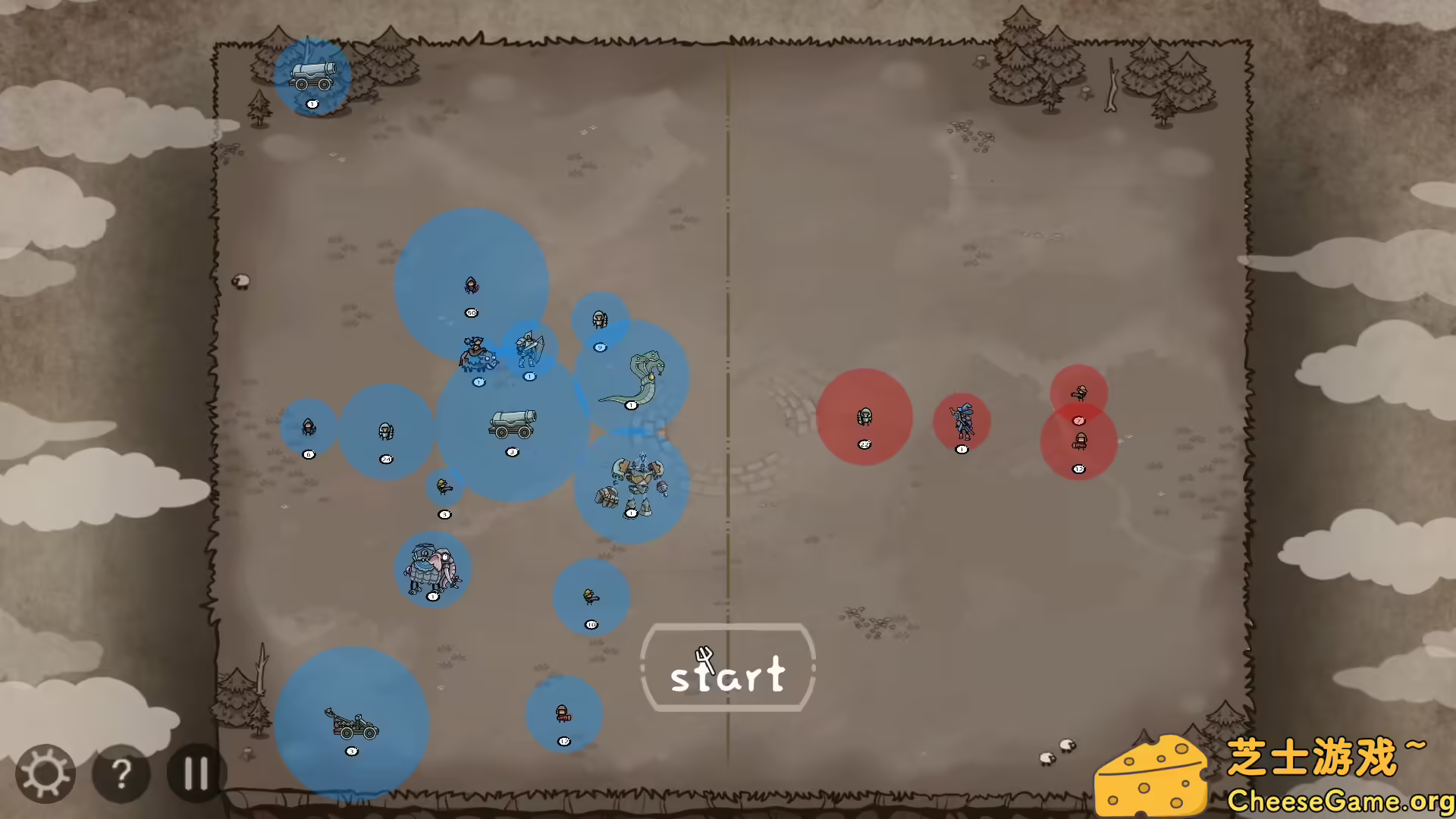The image size is (1456, 819).
Task: Pause the game with the pause button
Action: pos(196,772)
